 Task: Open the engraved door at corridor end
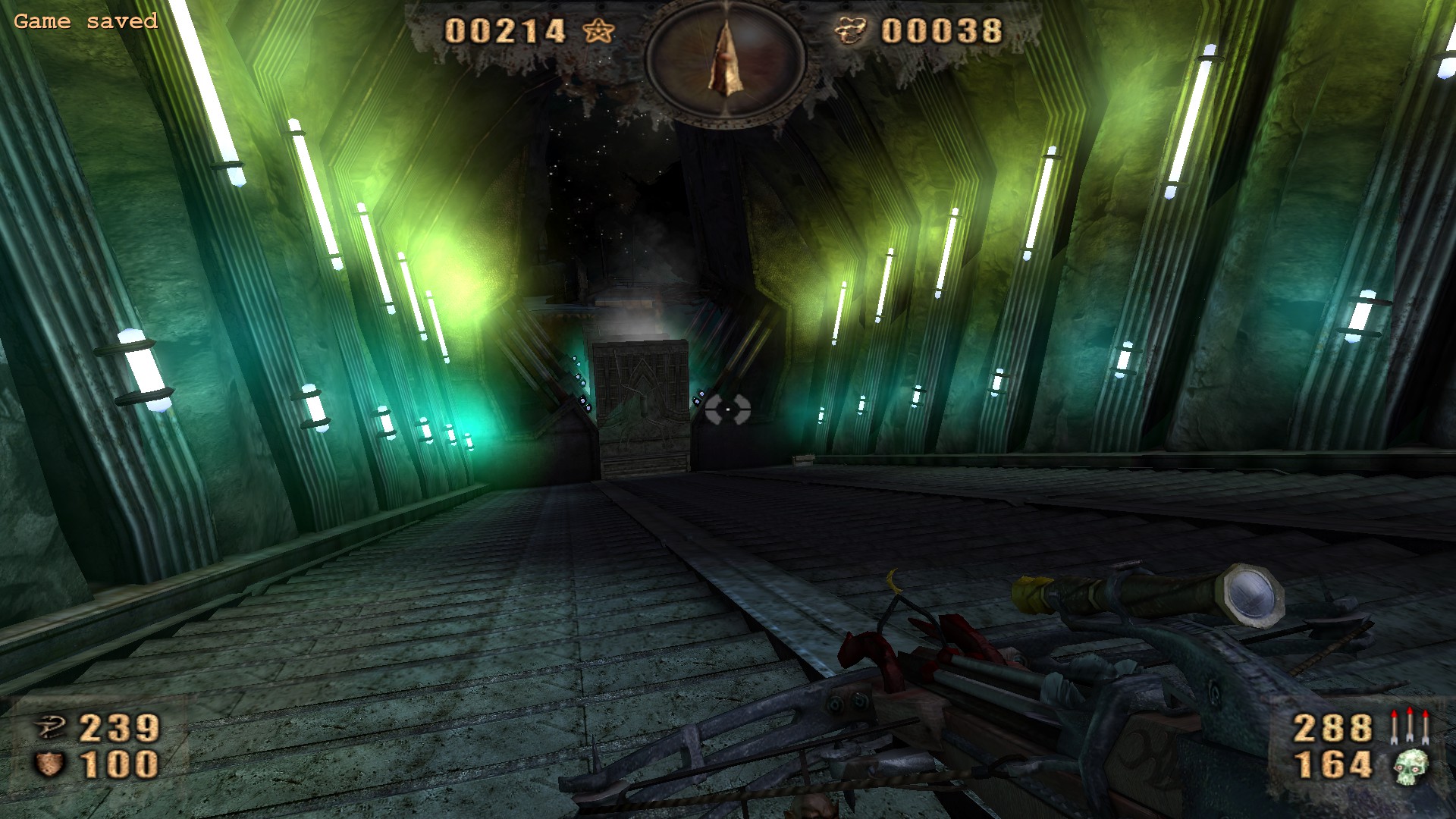[x=639, y=402]
